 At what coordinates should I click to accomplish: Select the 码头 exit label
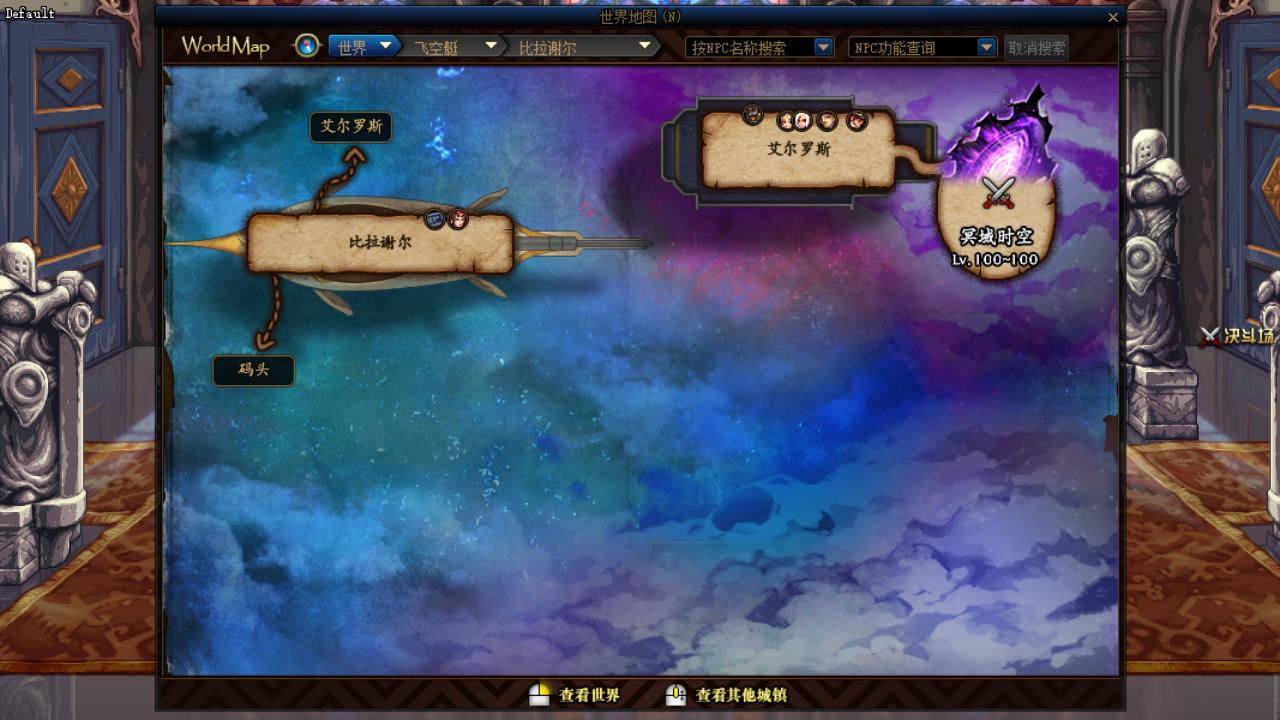tap(254, 370)
